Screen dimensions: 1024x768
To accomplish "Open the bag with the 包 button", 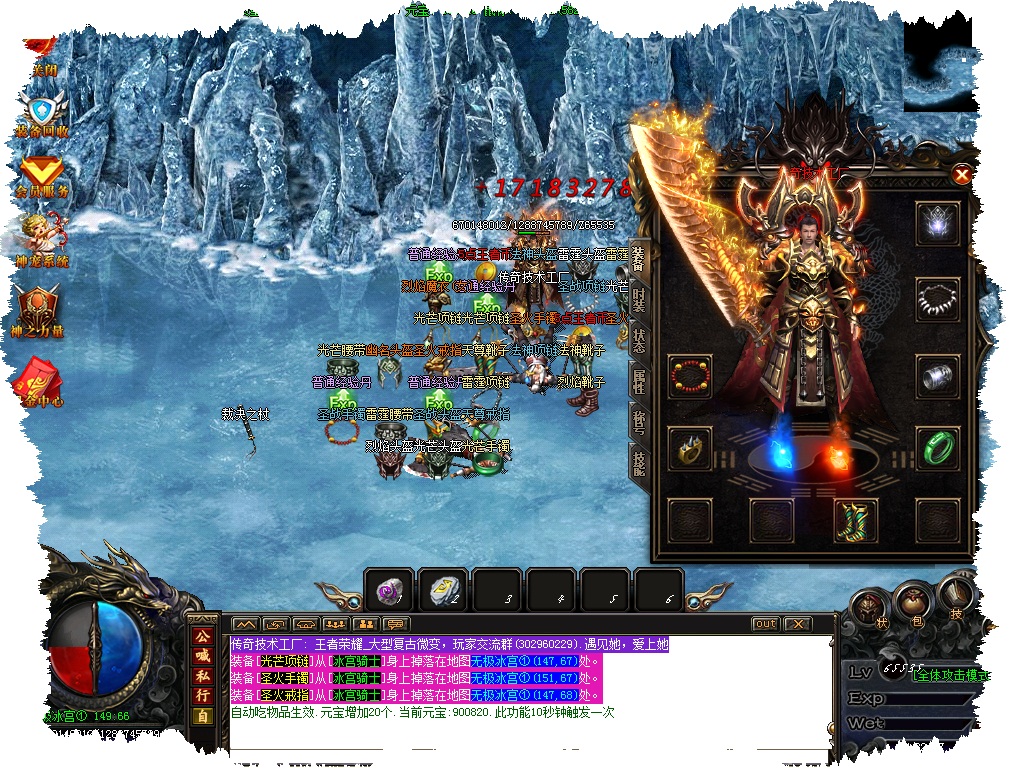I will point(911,601).
